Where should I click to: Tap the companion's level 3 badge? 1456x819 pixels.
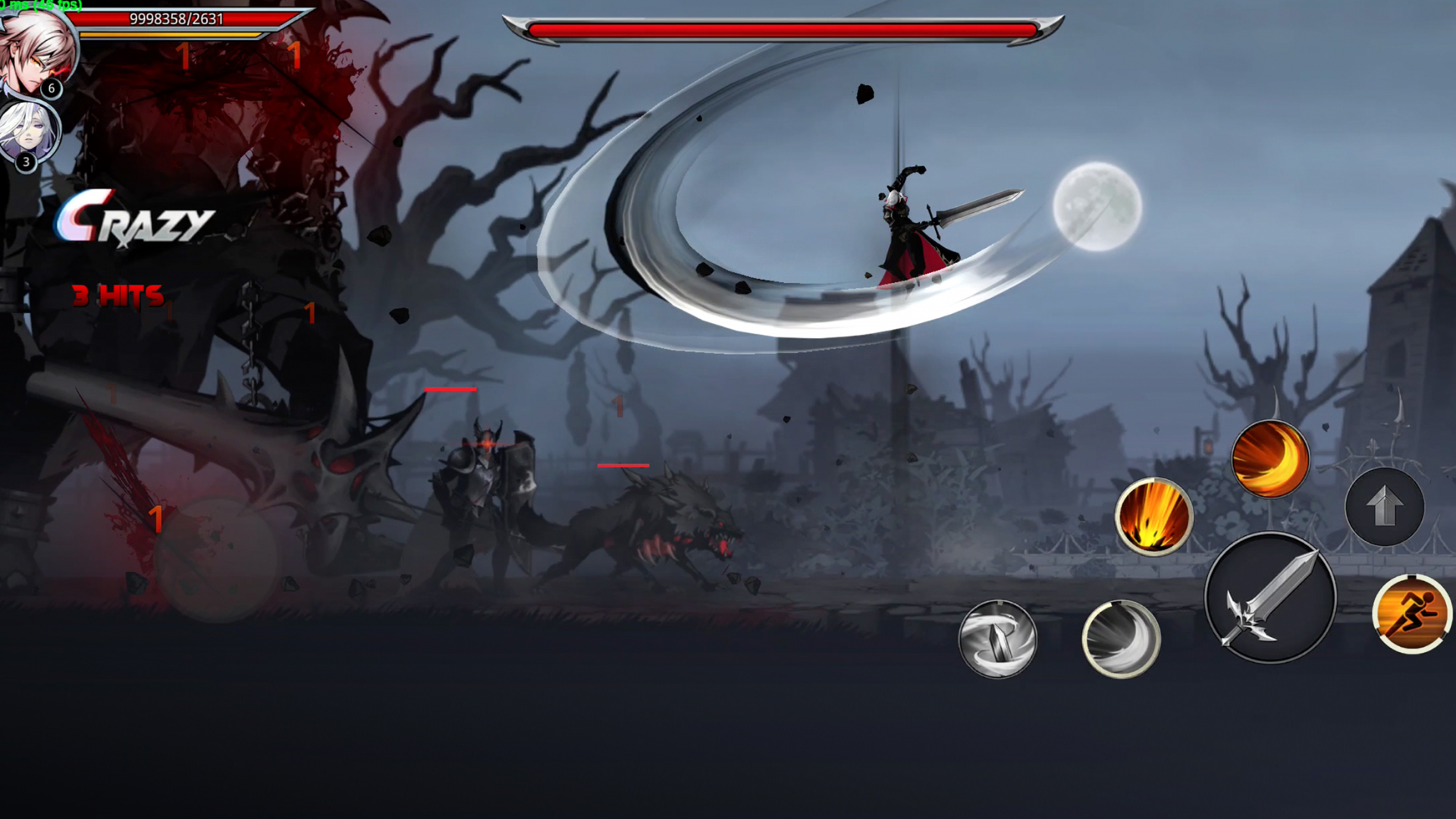pyautogui.click(x=26, y=161)
